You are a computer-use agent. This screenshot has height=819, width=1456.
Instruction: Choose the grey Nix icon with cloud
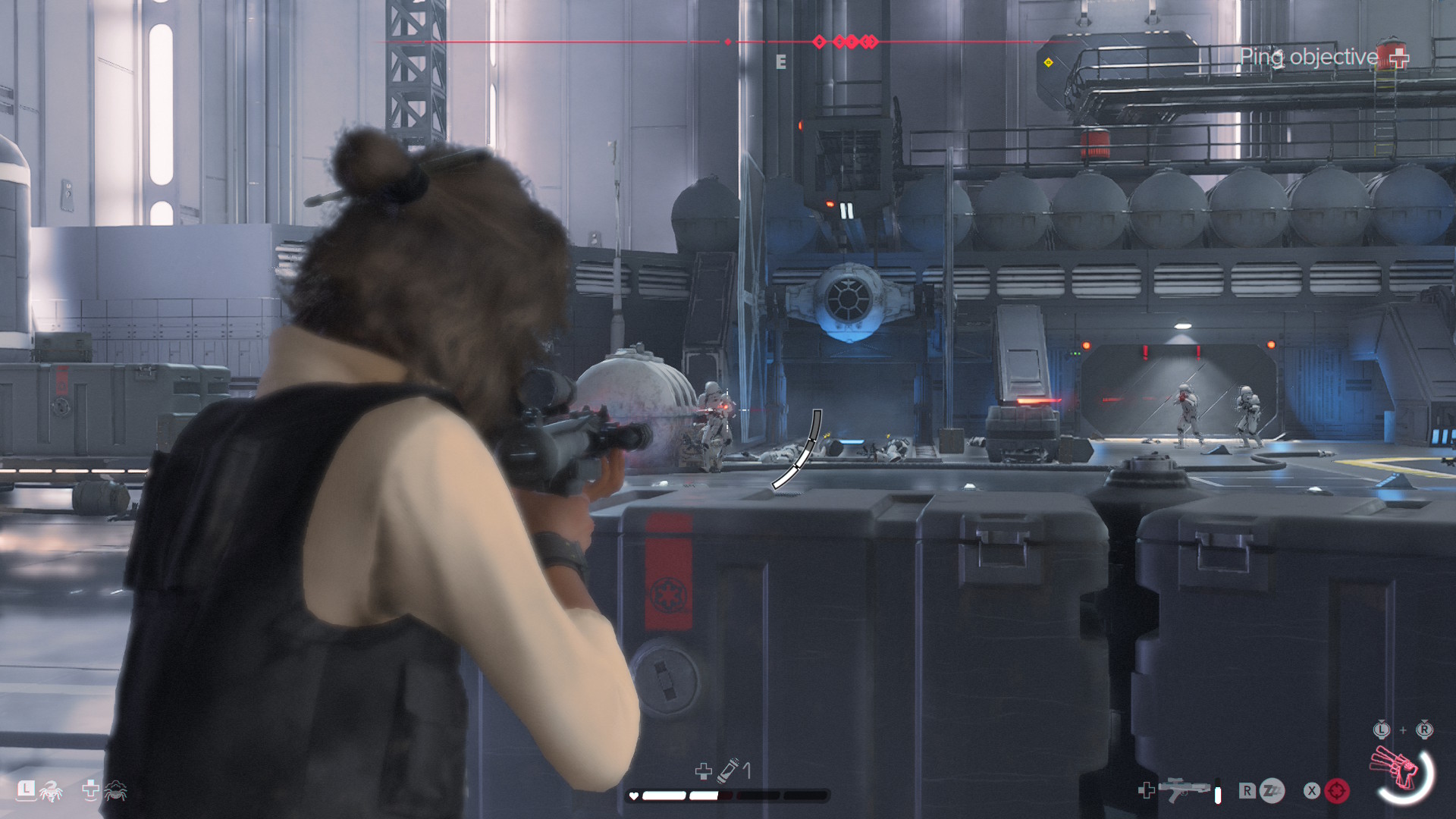[x=115, y=791]
